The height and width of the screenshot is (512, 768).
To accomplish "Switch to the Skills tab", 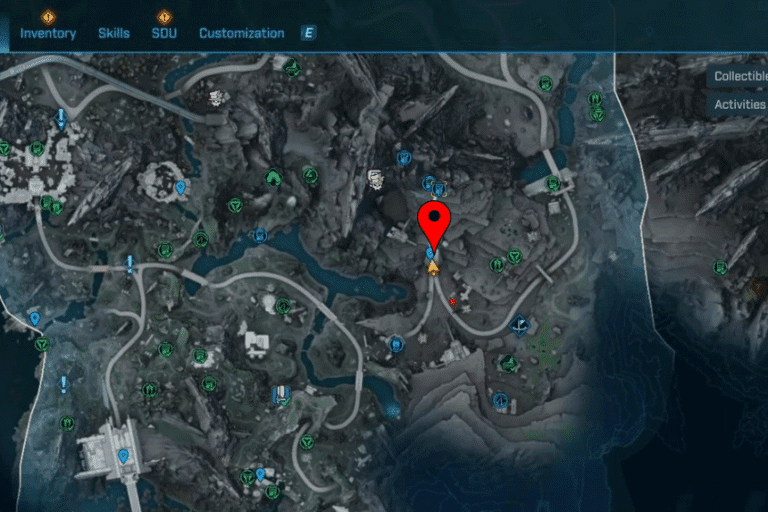I will [x=114, y=33].
